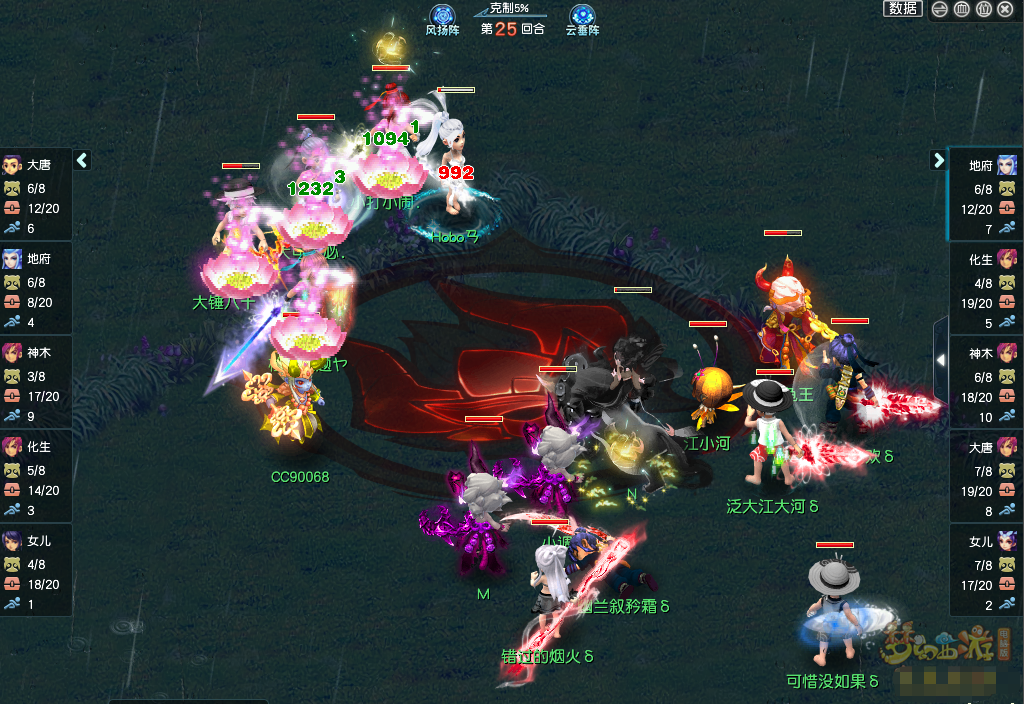
Task: Select the 云垂阵 formation icon
Action: coord(582,17)
